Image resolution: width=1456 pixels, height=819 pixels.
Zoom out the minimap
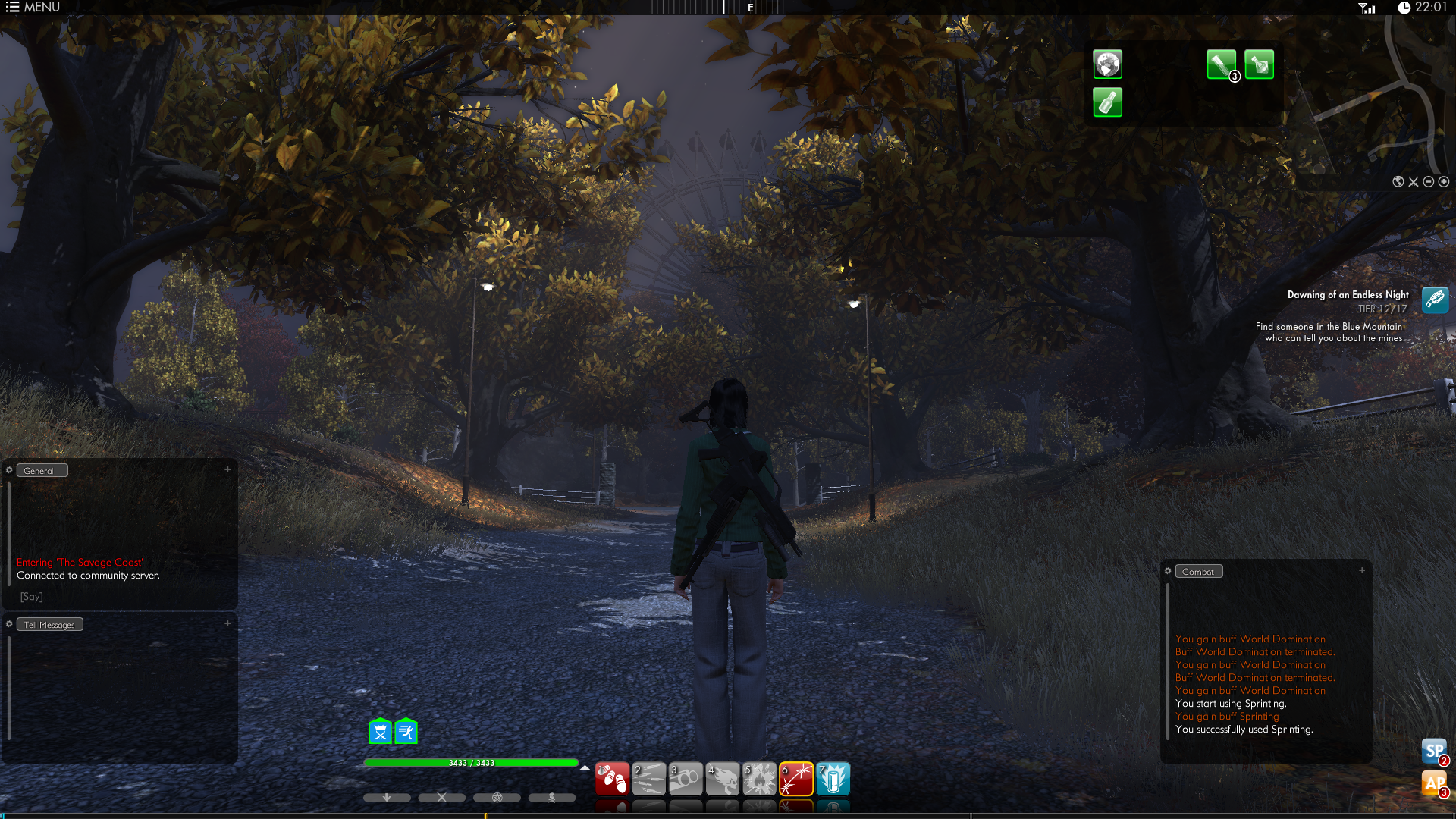(x=1429, y=182)
